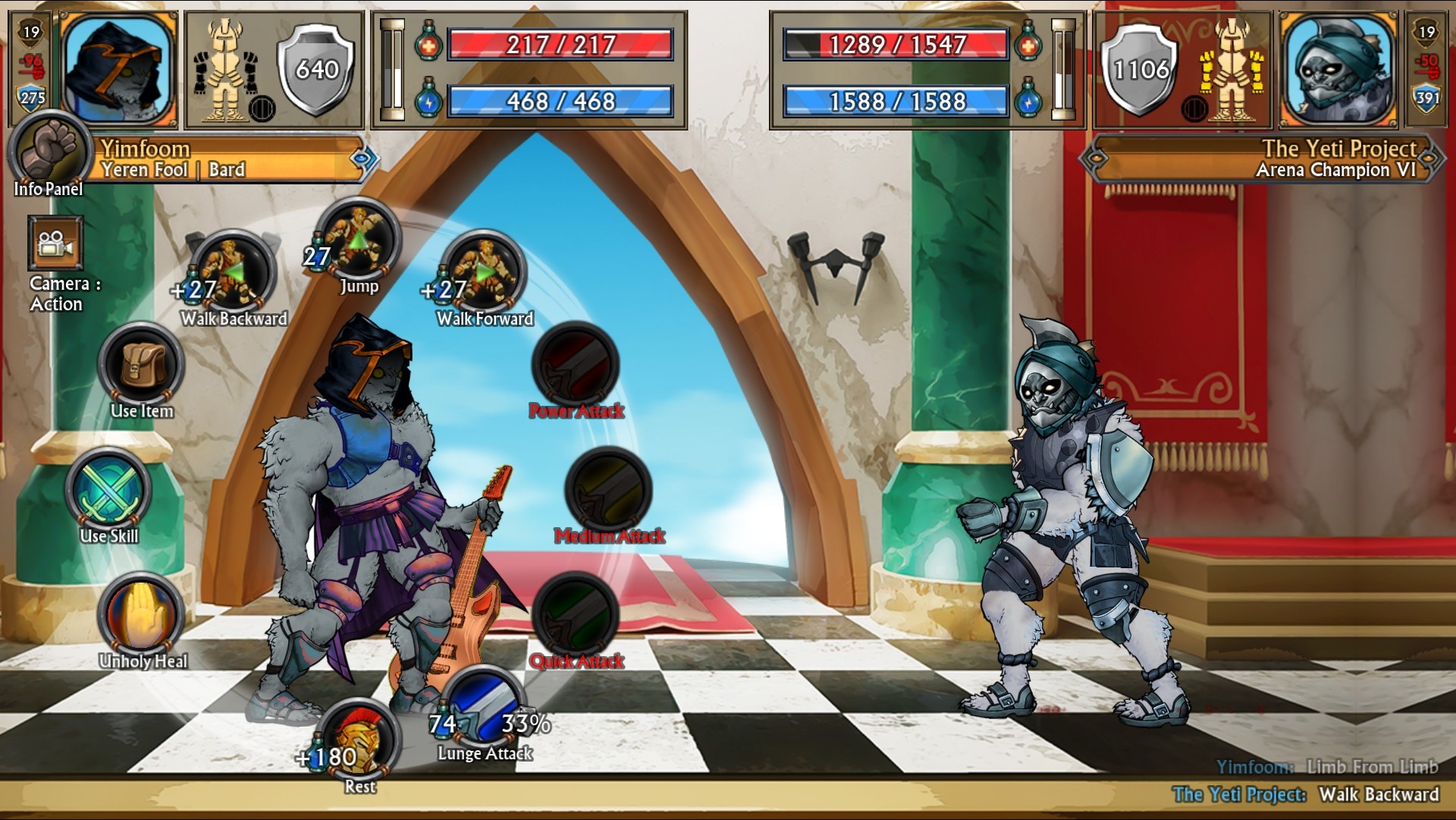Select the Medium Attack action

tap(609, 491)
